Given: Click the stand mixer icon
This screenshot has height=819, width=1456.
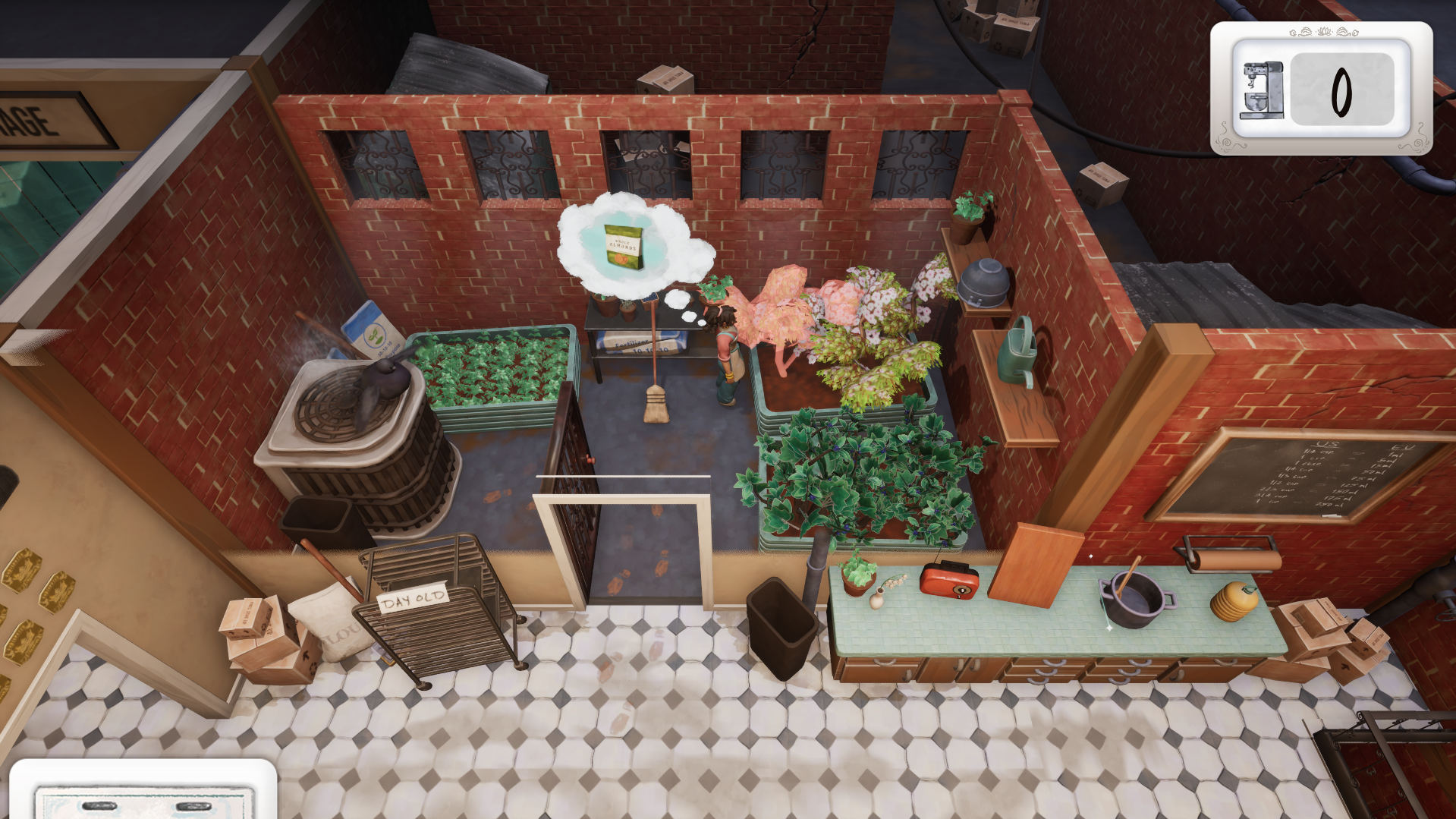Looking at the screenshot, I should (x=1261, y=90).
